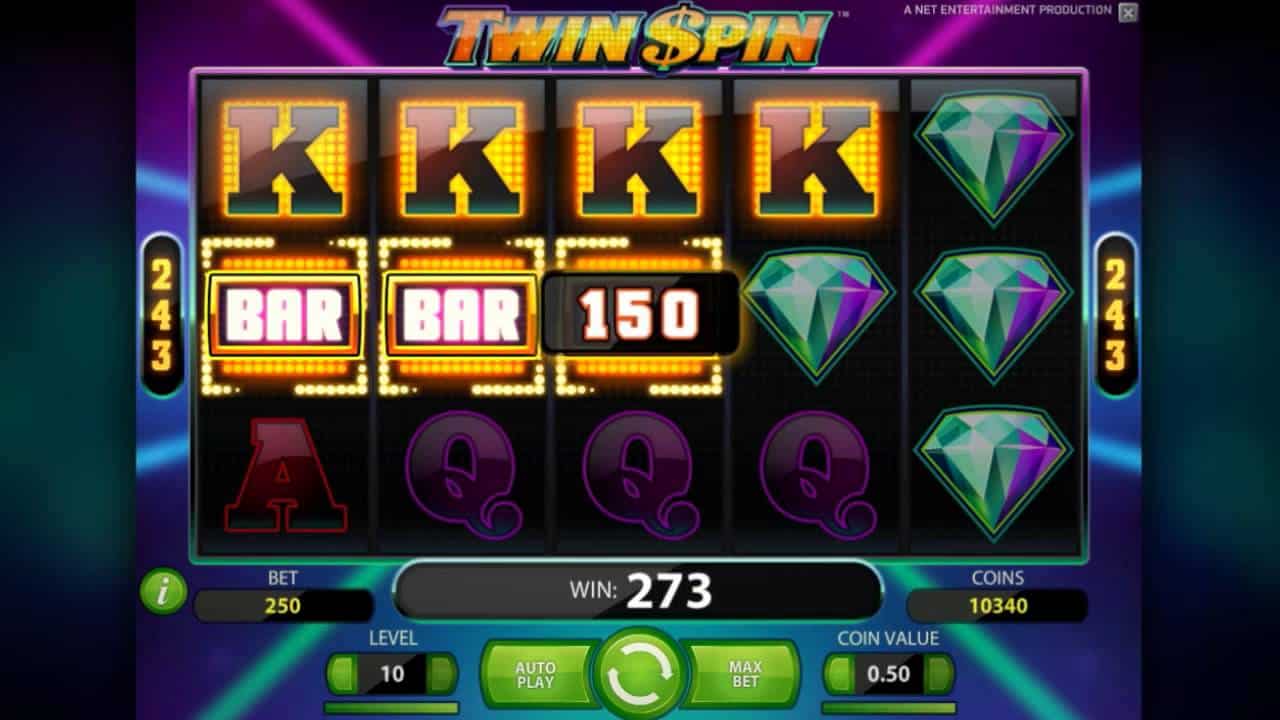
Task: Open the game info panel
Action: [163, 590]
